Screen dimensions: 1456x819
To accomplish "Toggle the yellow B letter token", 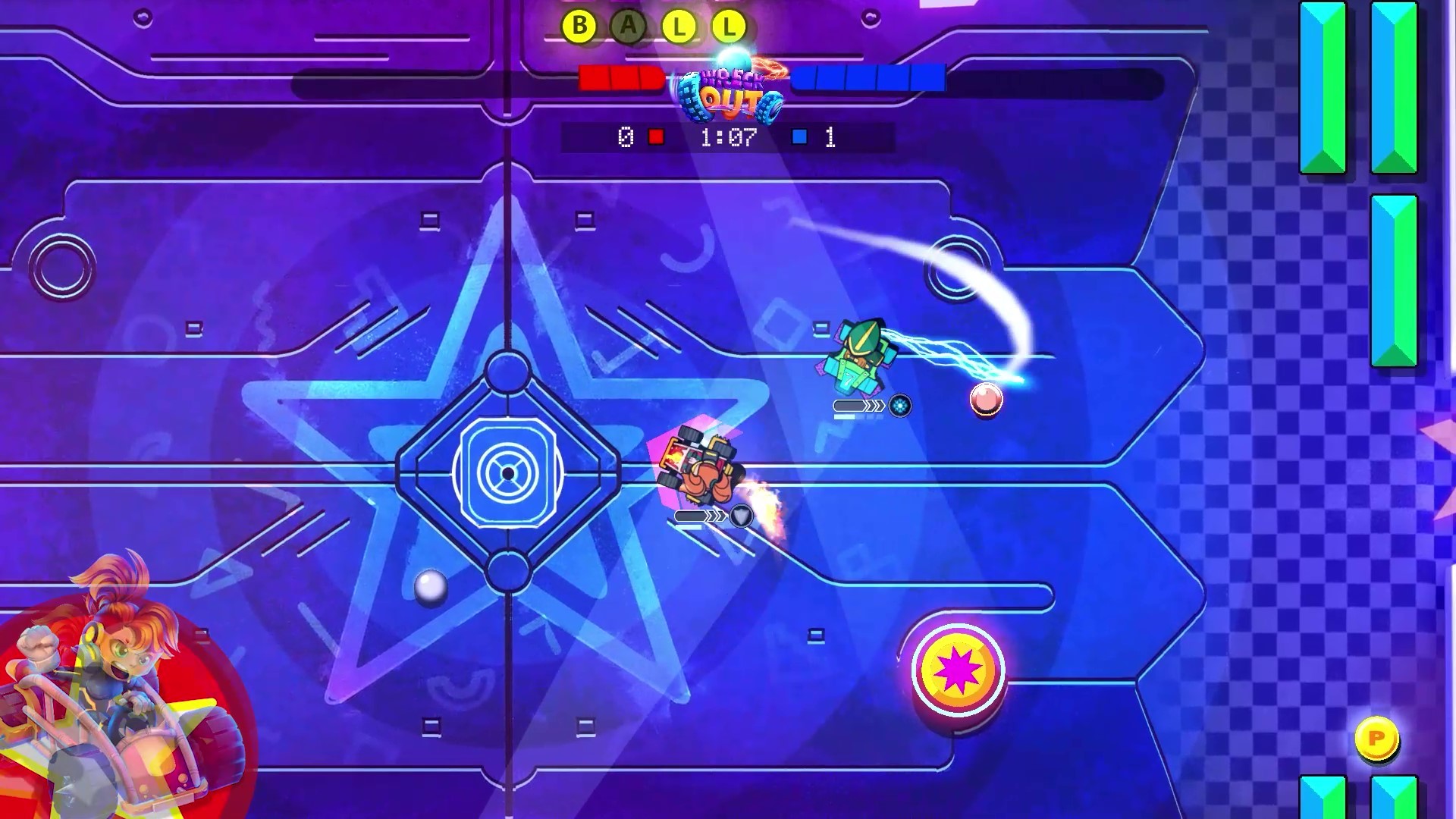I will (579, 25).
